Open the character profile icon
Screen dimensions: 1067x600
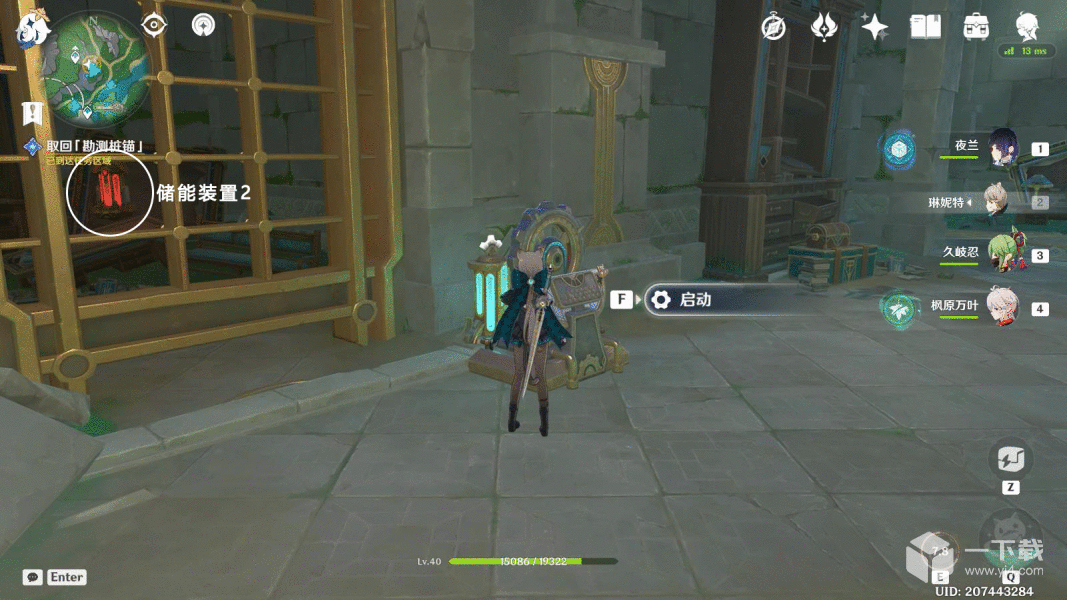pos(1027,27)
